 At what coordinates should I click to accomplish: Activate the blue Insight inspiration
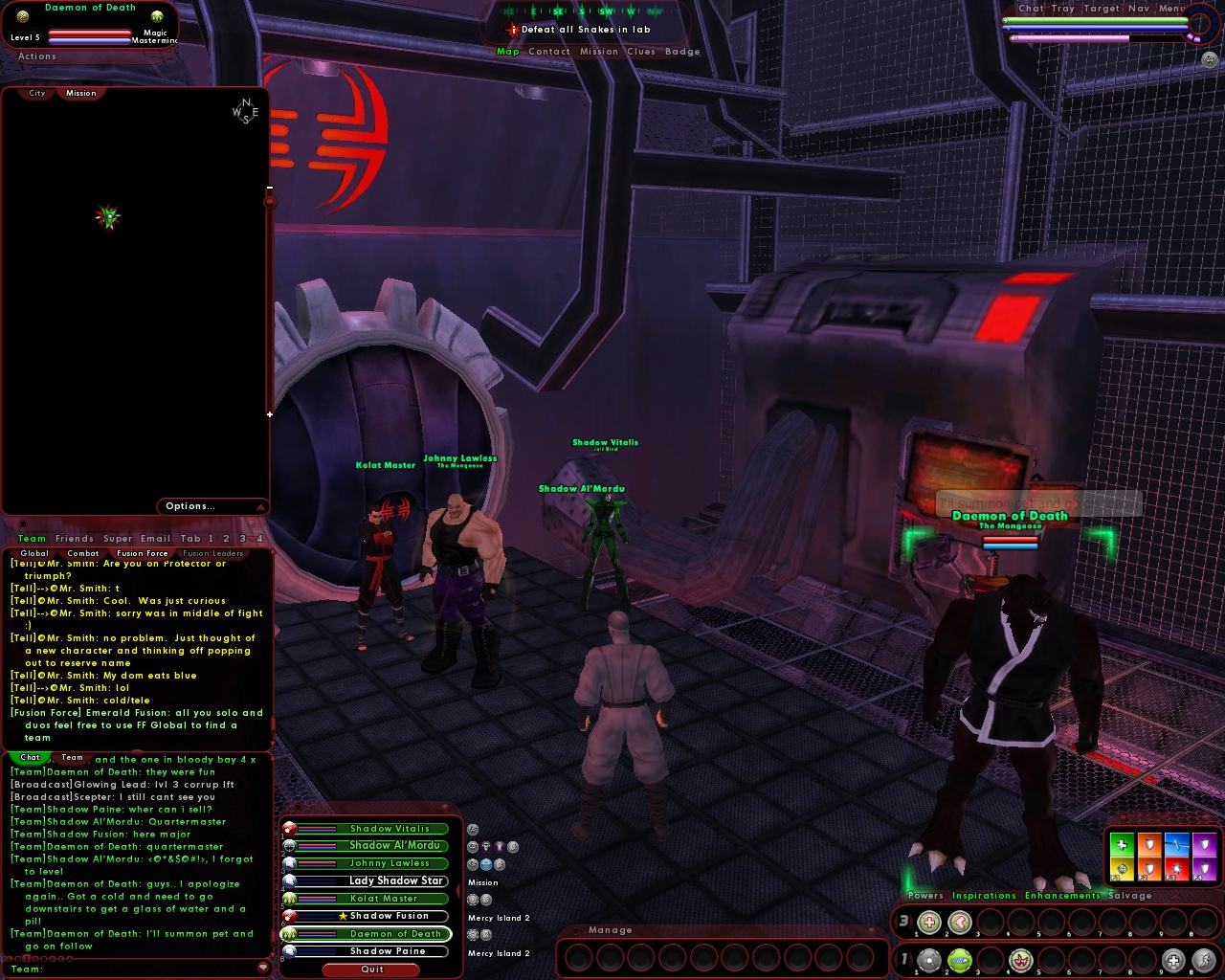[1176, 844]
